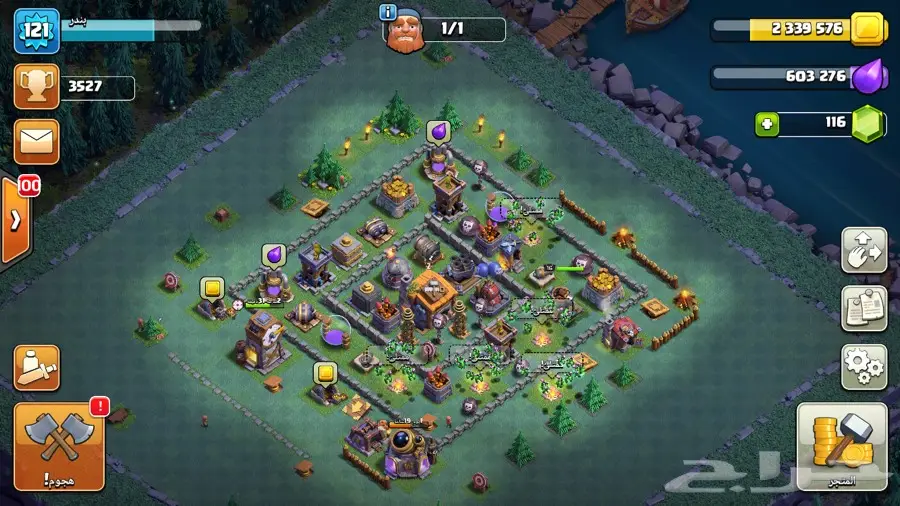Show builder info with the blue i icon
The image size is (900, 506).
388,12
